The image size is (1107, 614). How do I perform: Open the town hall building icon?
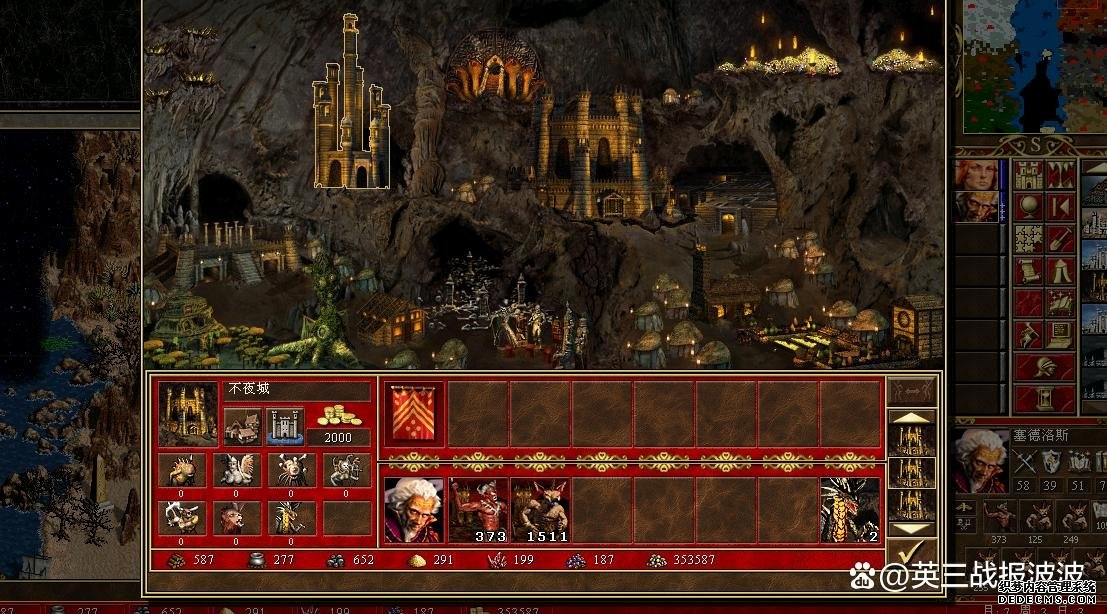pyautogui.click(x=243, y=425)
